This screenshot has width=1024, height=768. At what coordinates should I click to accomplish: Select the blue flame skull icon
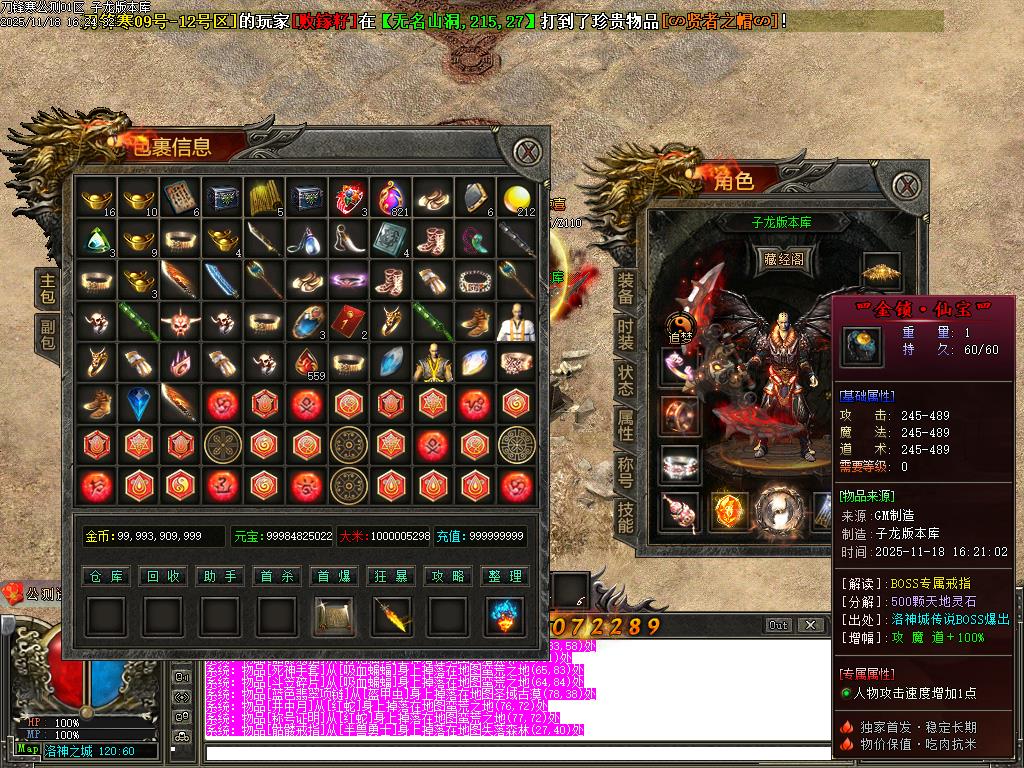tap(505, 617)
